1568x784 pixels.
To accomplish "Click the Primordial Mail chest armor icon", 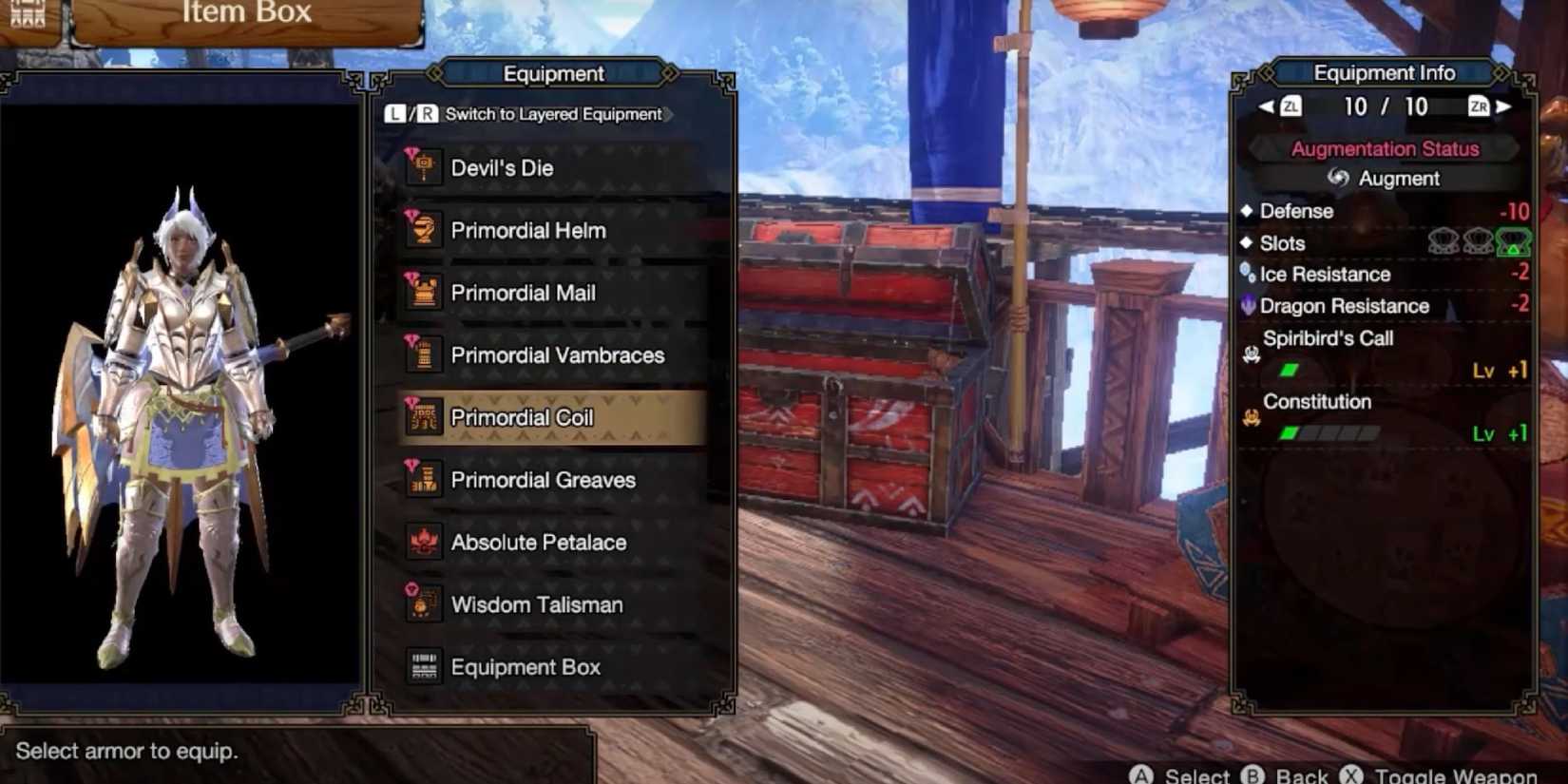I will pos(425,293).
